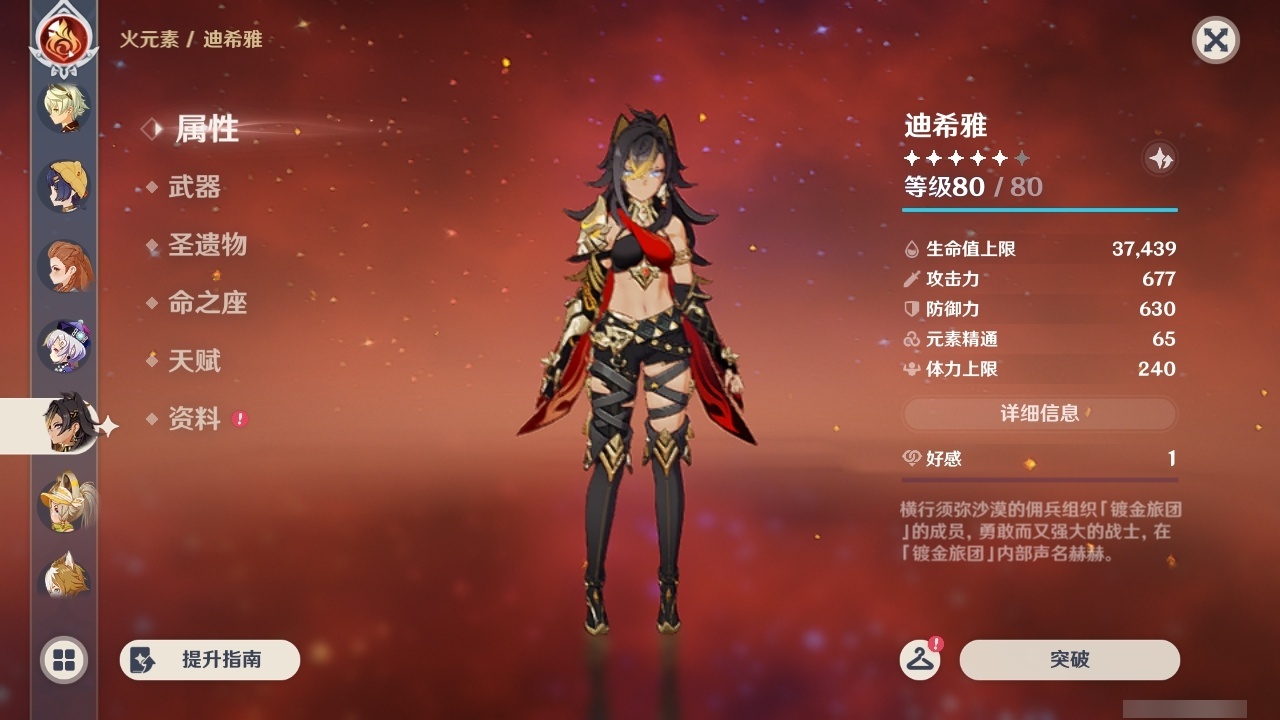Click the stamina icon beside 体力上限
1280x720 pixels.
coord(910,369)
